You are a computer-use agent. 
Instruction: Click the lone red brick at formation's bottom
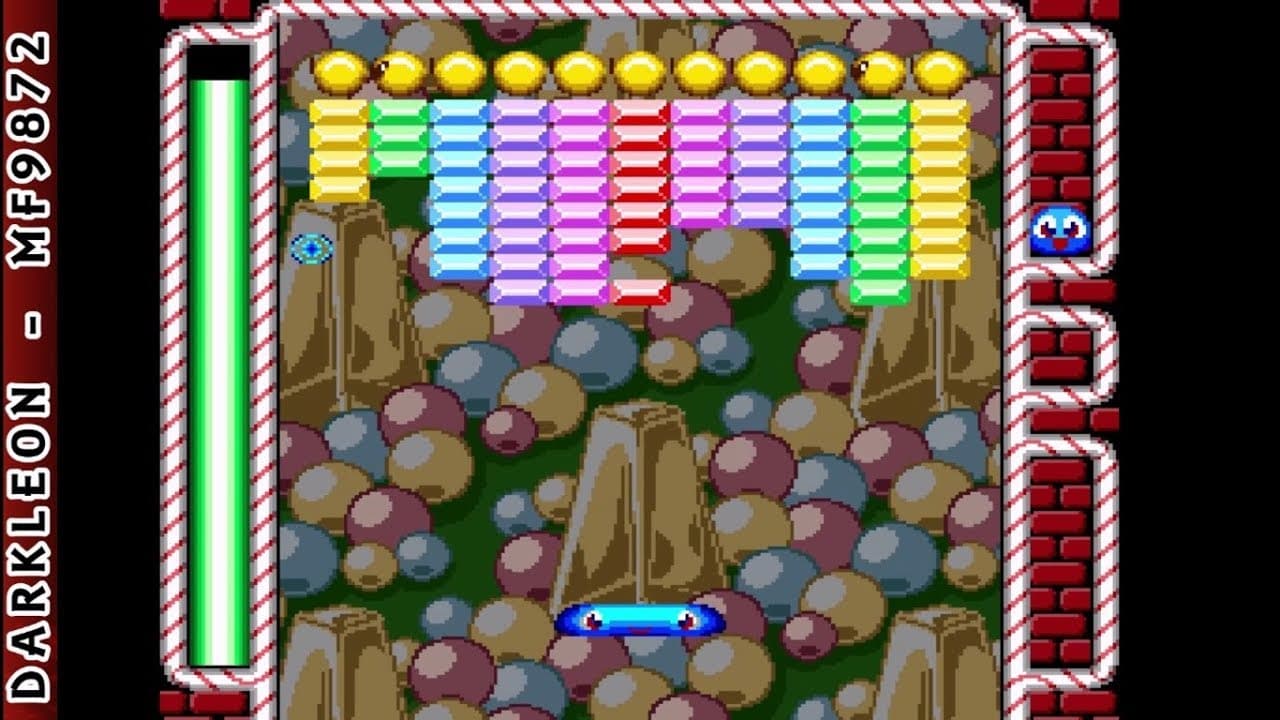coord(640,290)
